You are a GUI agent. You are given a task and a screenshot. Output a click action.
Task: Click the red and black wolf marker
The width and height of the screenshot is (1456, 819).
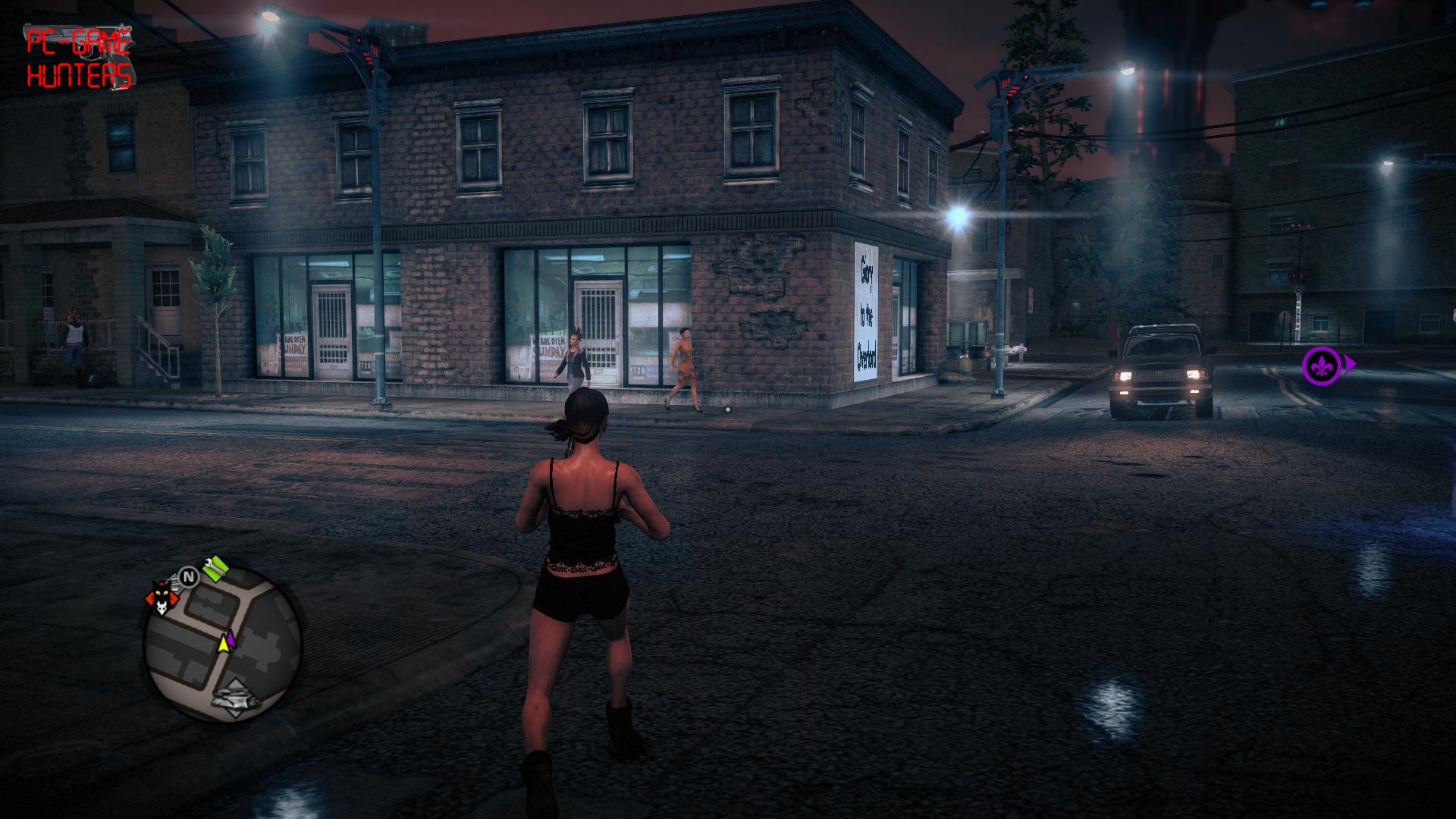pyautogui.click(x=161, y=597)
